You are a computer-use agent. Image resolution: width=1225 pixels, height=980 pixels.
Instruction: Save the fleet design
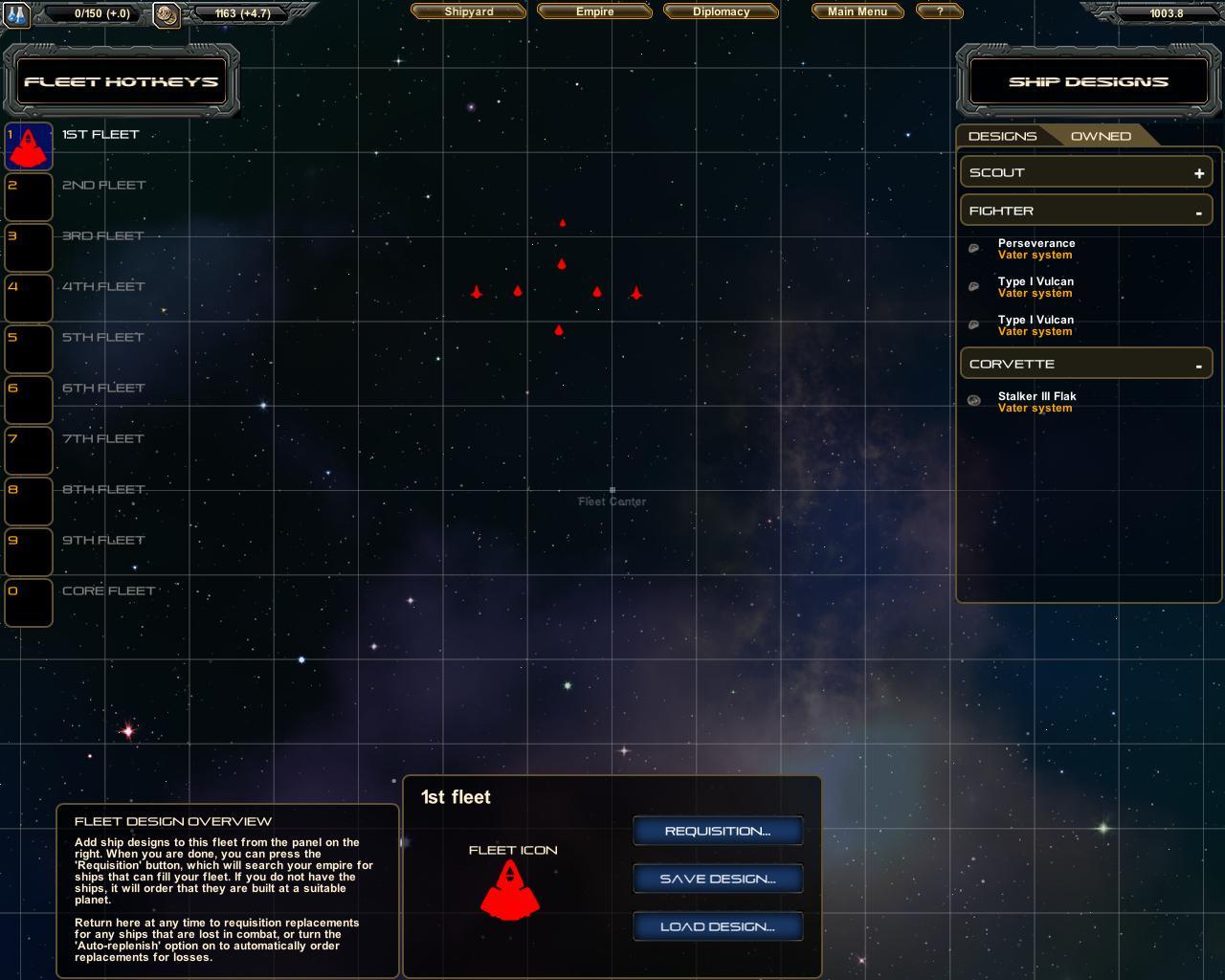click(718, 879)
